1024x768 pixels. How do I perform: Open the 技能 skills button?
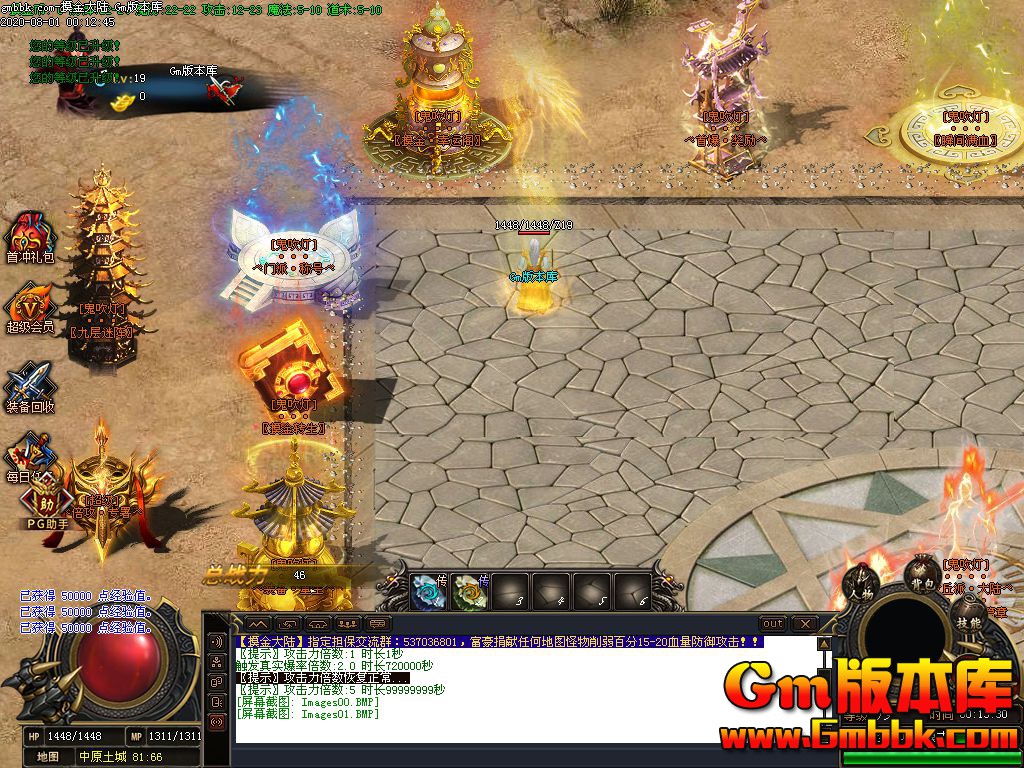966,623
